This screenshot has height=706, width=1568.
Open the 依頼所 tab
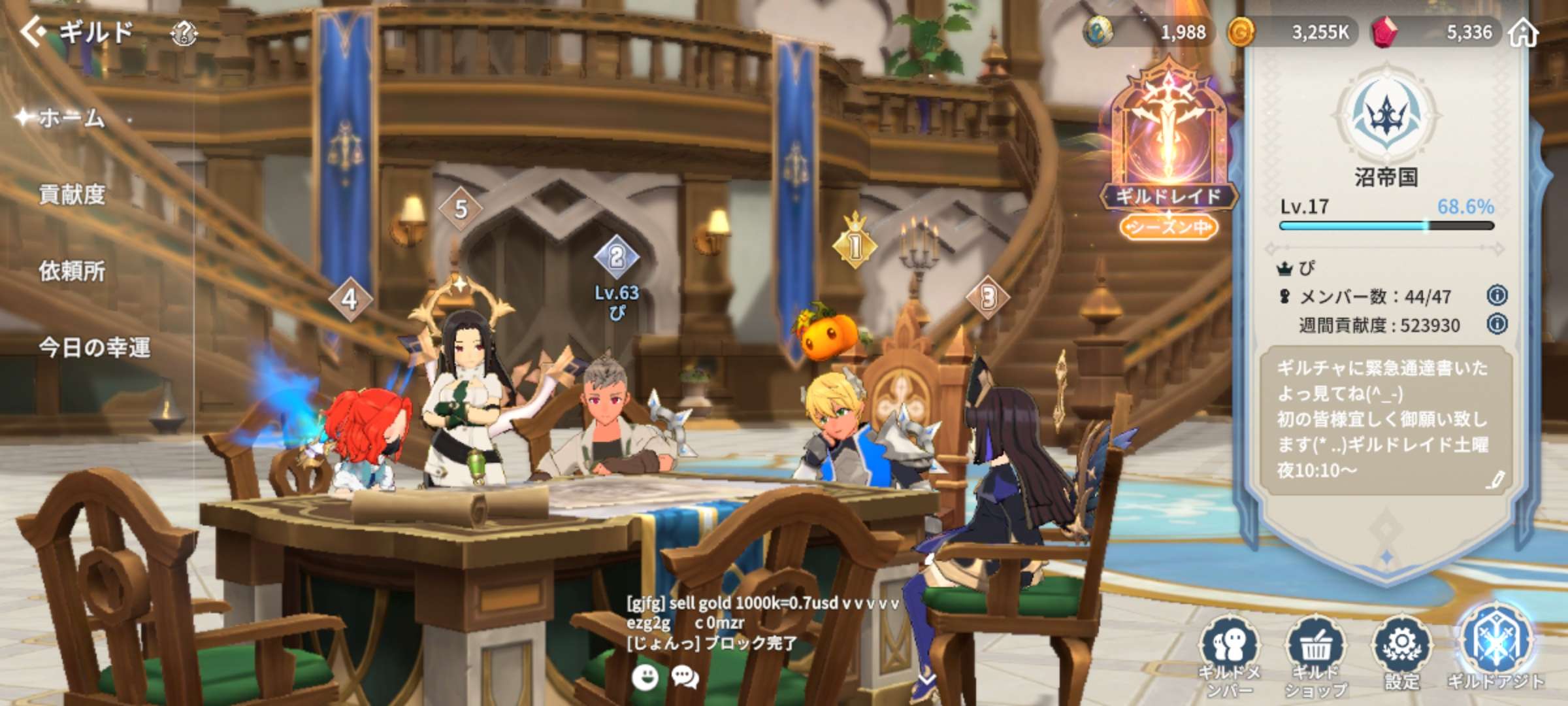(x=72, y=271)
